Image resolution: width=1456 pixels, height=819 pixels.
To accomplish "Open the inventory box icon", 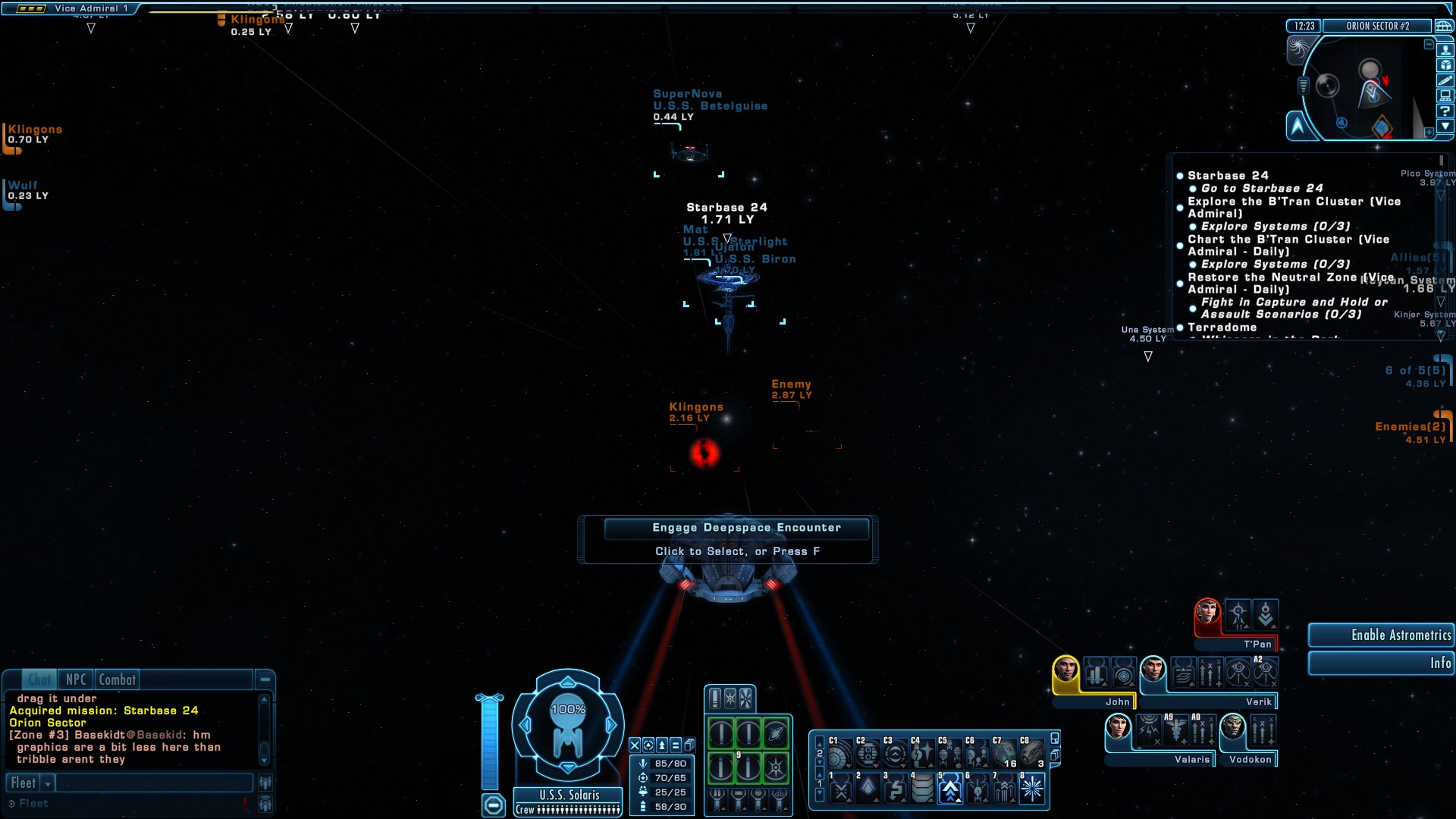I will click(1445, 65).
